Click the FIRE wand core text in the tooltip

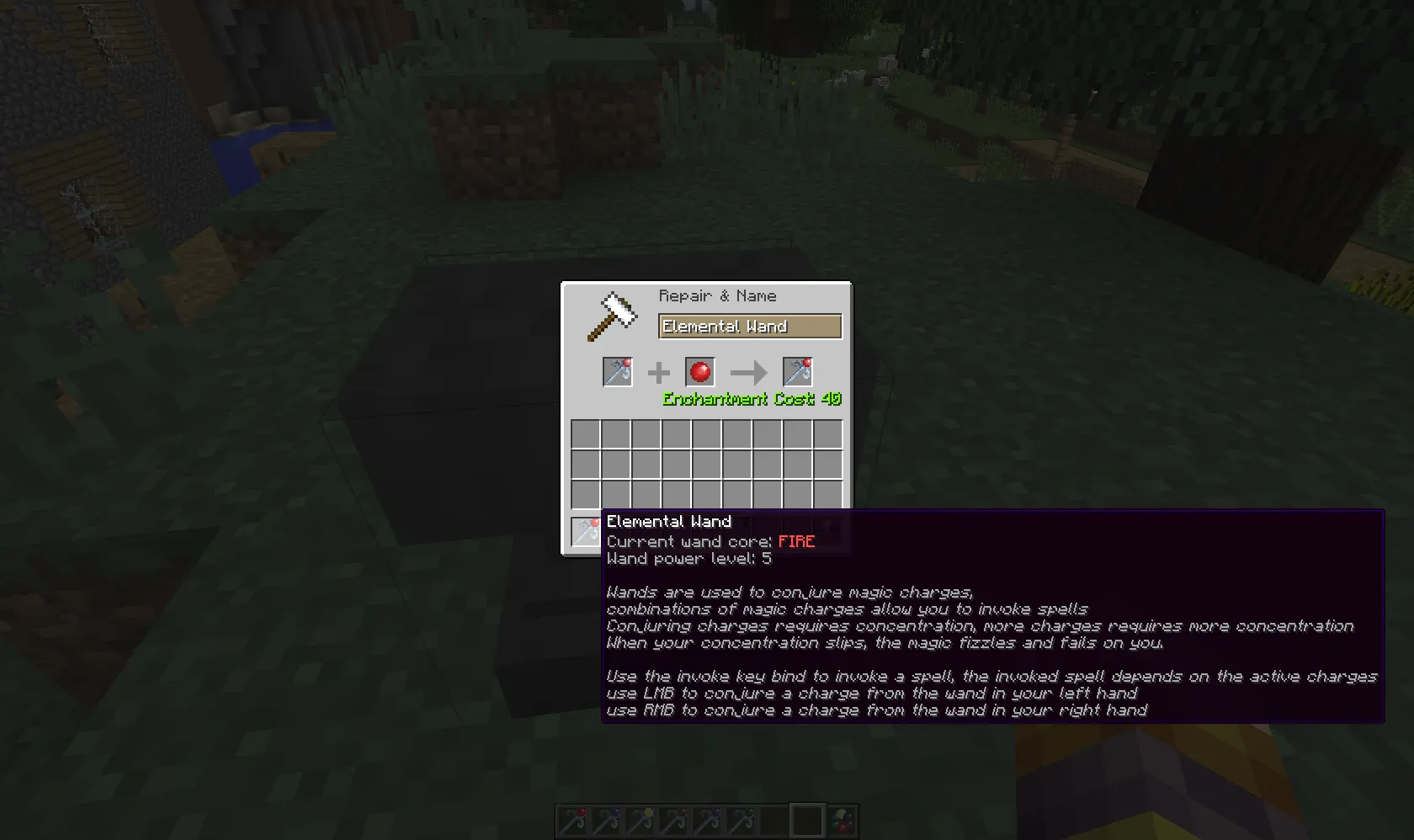[x=796, y=541]
